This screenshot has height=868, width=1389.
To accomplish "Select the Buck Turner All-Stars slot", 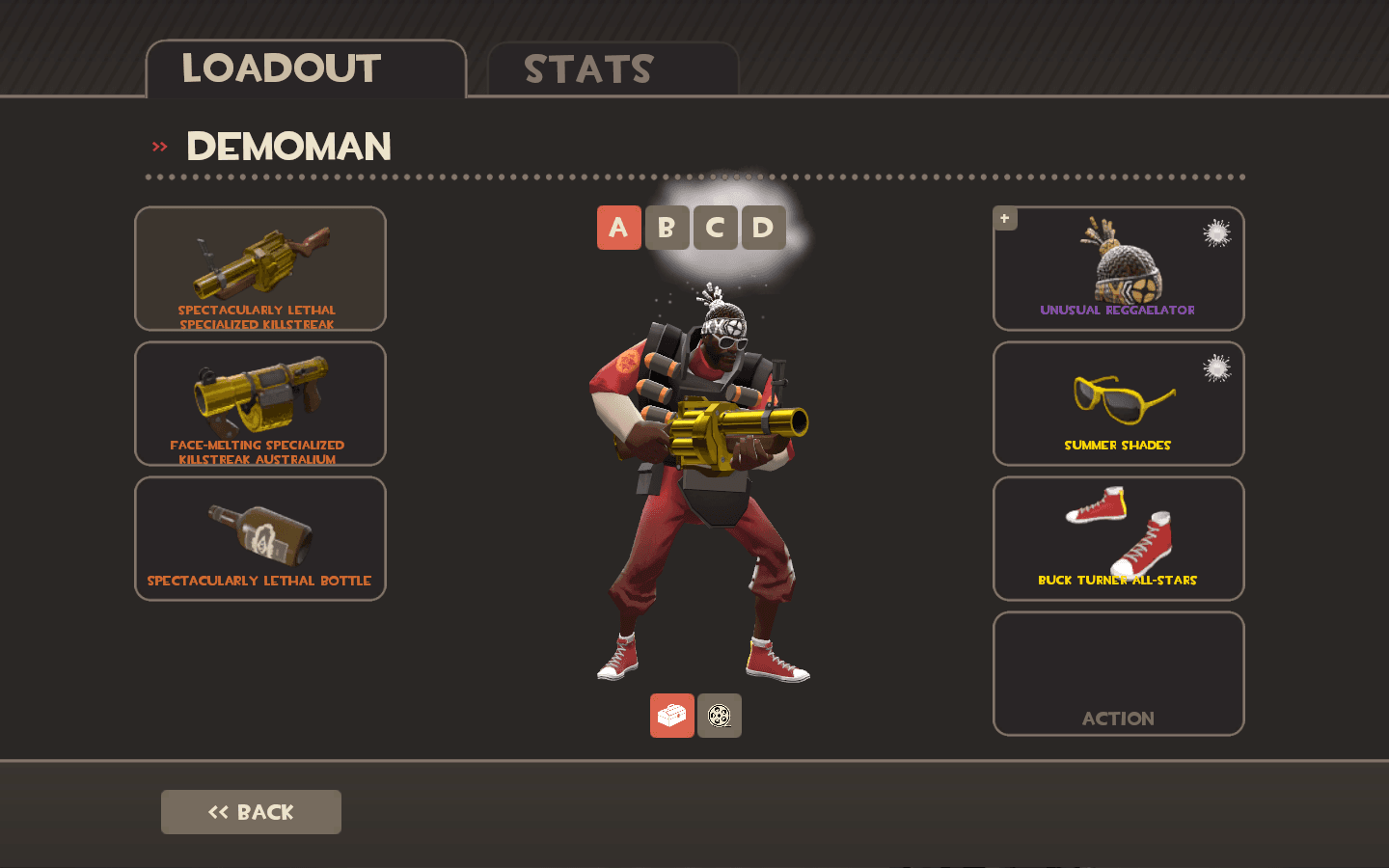I will [1119, 538].
